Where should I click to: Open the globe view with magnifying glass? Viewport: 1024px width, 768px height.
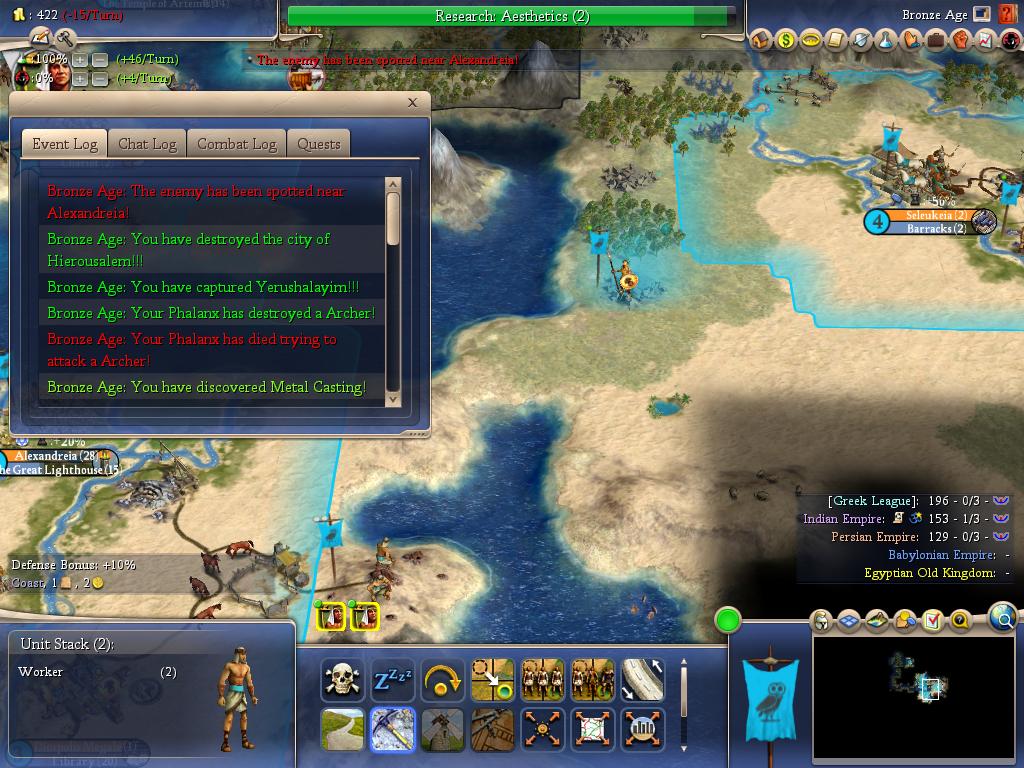[1002, 619]
